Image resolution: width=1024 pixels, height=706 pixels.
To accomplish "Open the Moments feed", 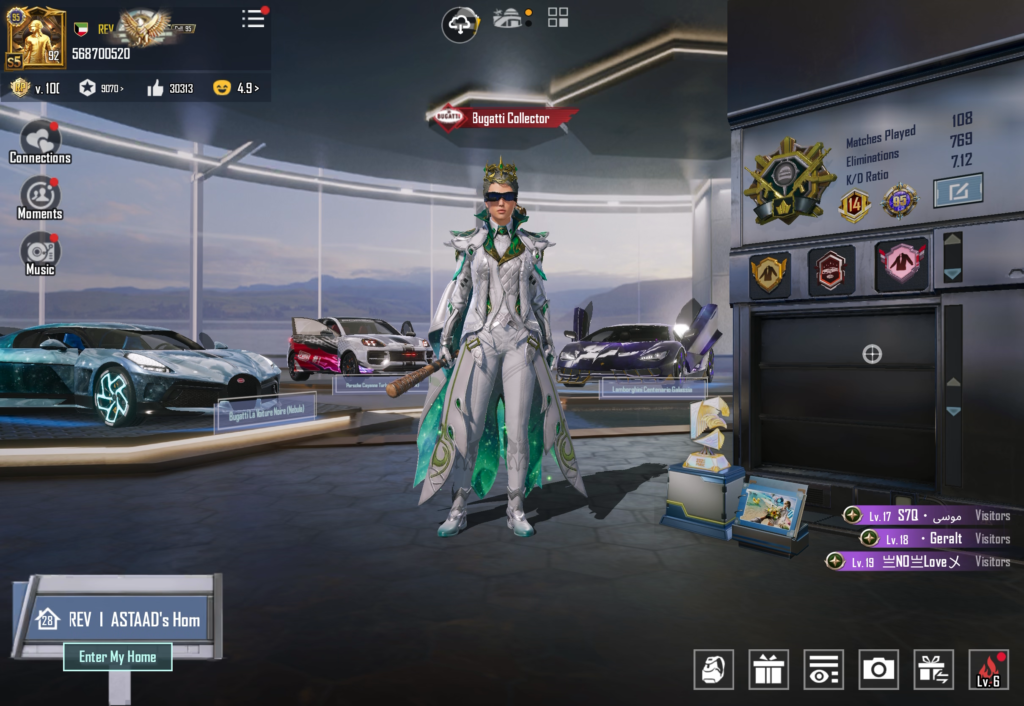I will 40,198.
